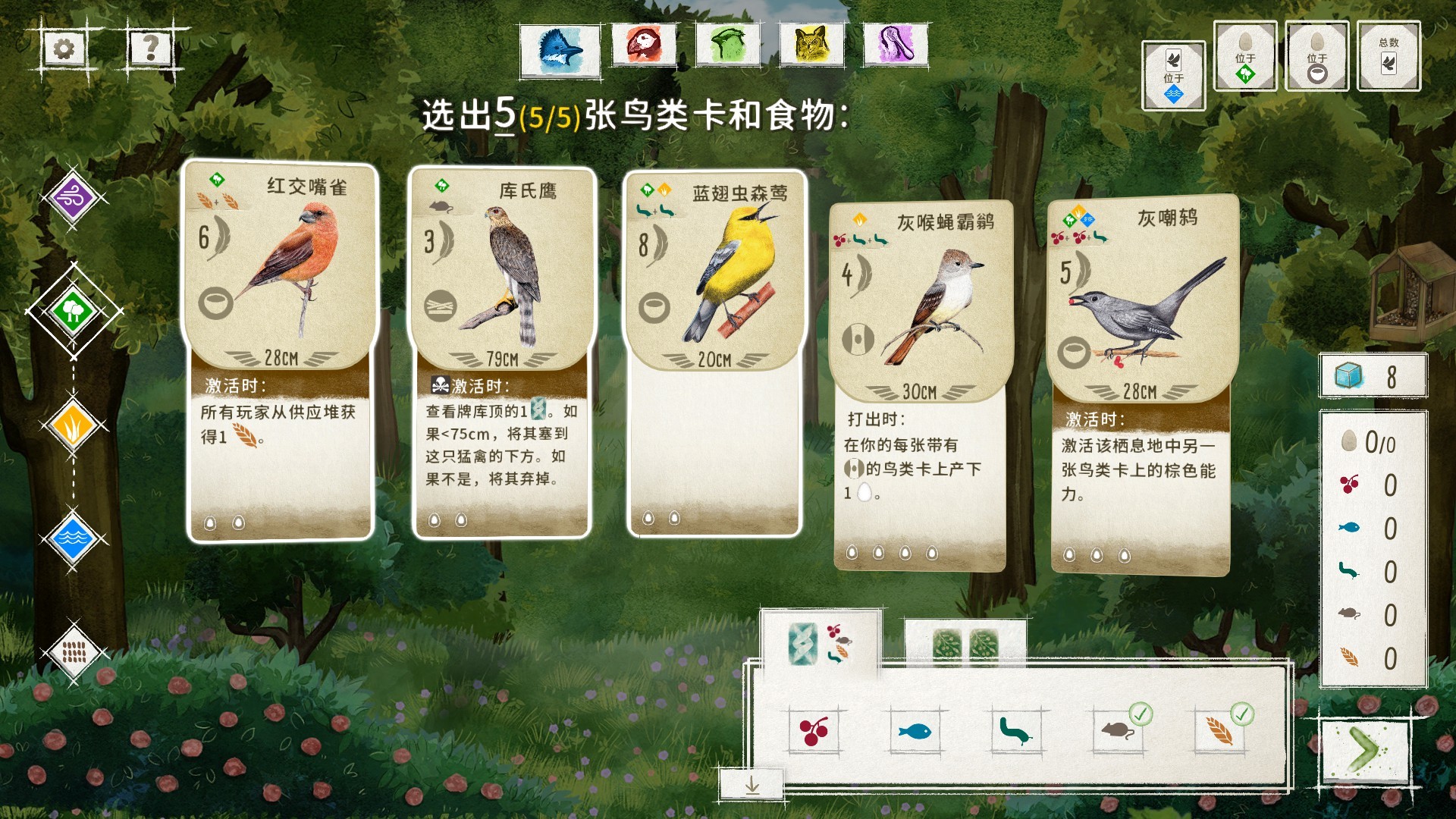Open the help question mark panel
The image size is (1456, 819).
click(150, 48)
